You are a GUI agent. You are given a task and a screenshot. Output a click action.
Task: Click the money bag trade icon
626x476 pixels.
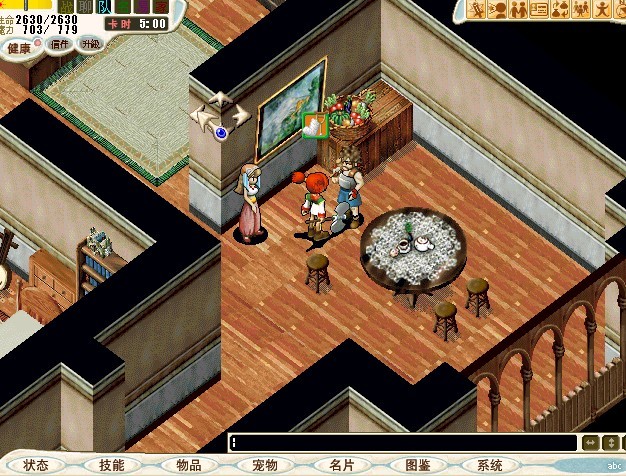coord(561,10)
